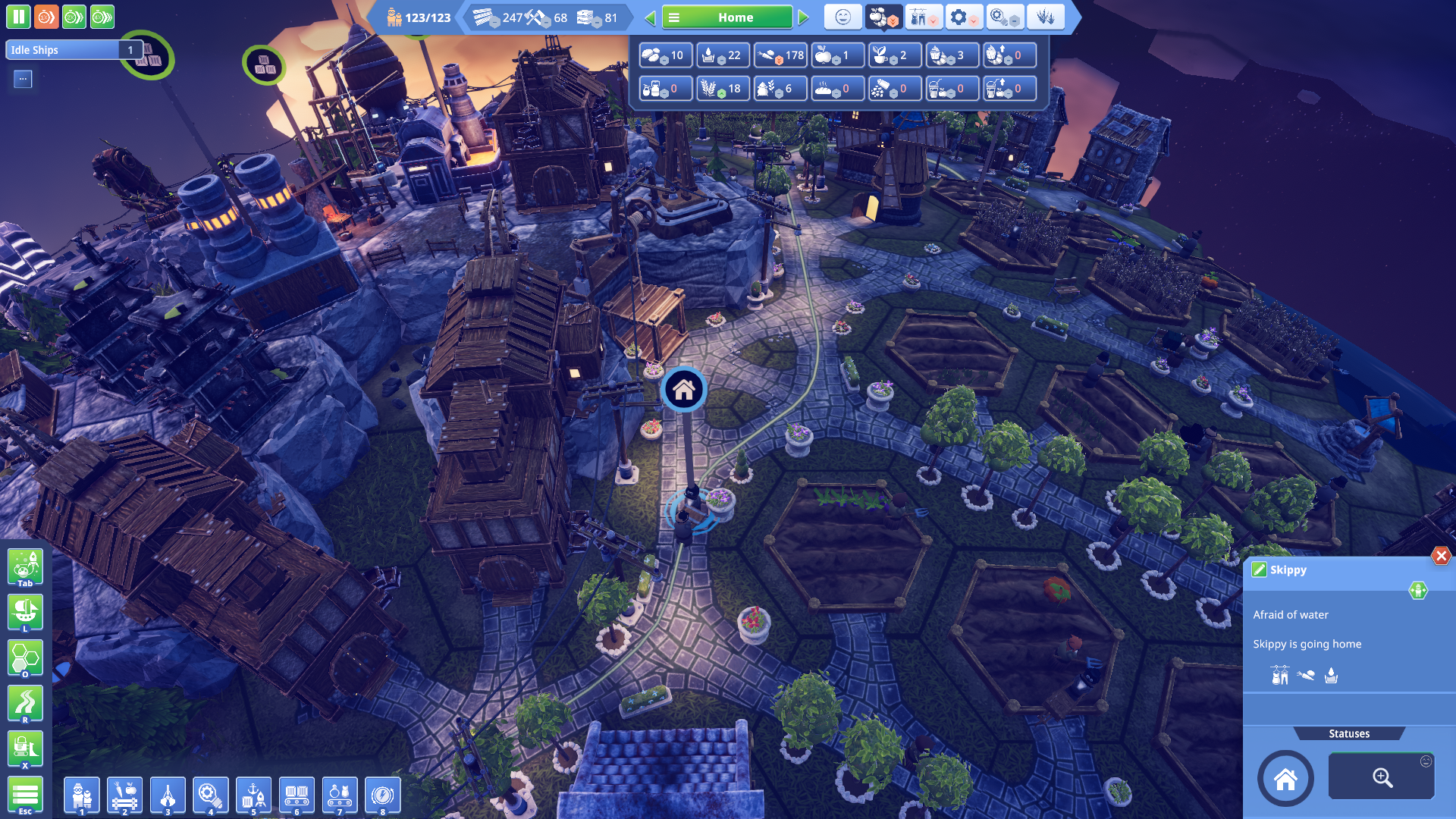Zoom to Skippy using the magnifier button
The image size is (1456, 819).
pos(1382,778)
